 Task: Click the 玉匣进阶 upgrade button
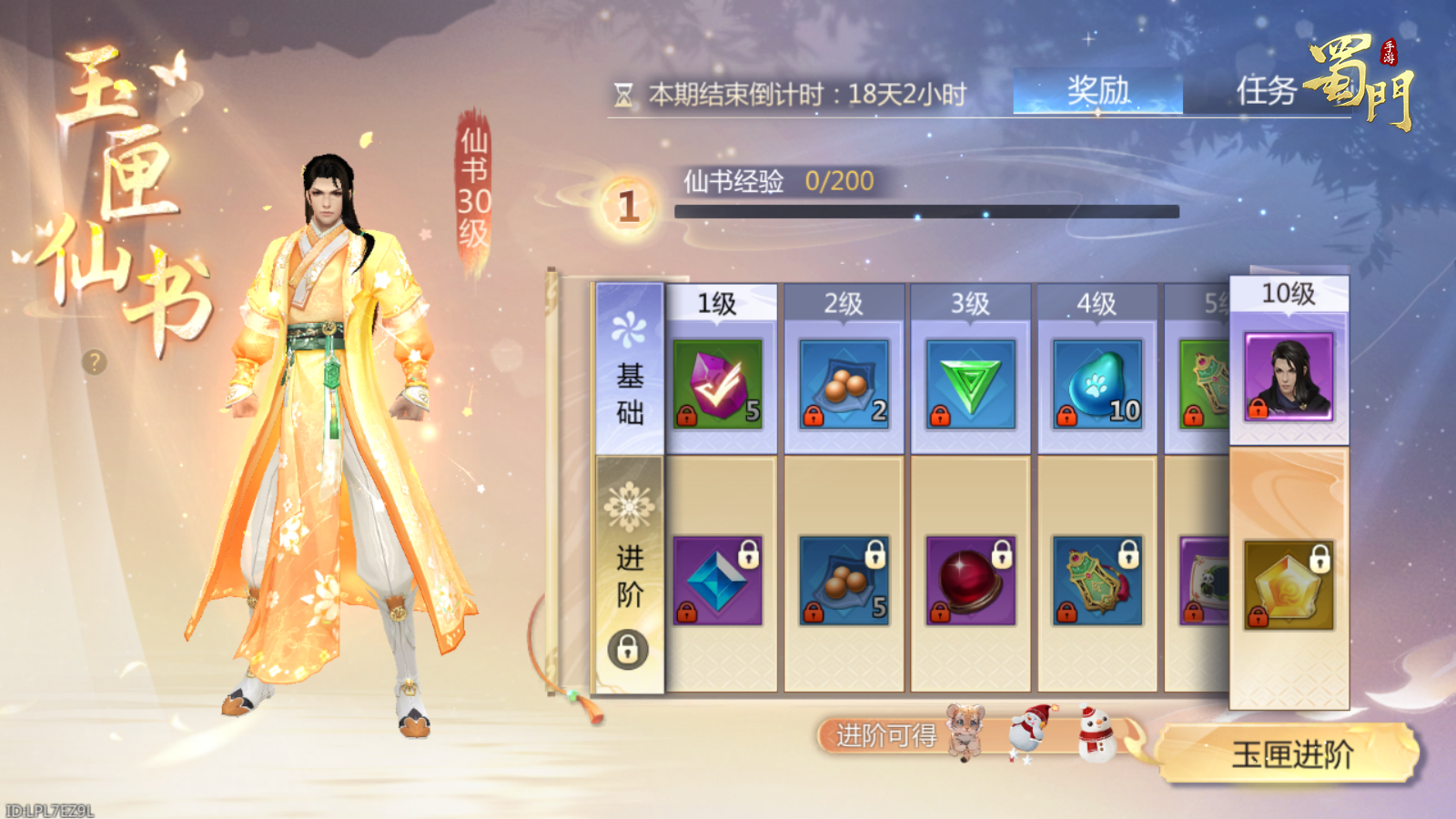click(x=1290, y=754)
